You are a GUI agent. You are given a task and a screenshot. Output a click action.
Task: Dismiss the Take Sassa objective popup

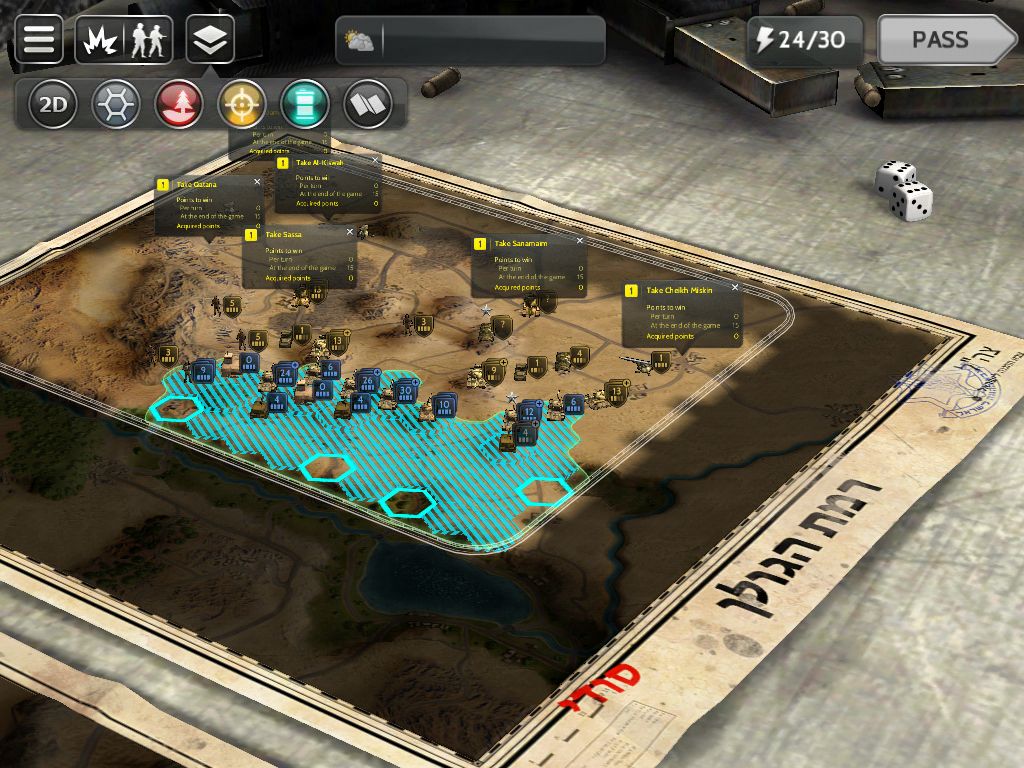pos(350,232)
